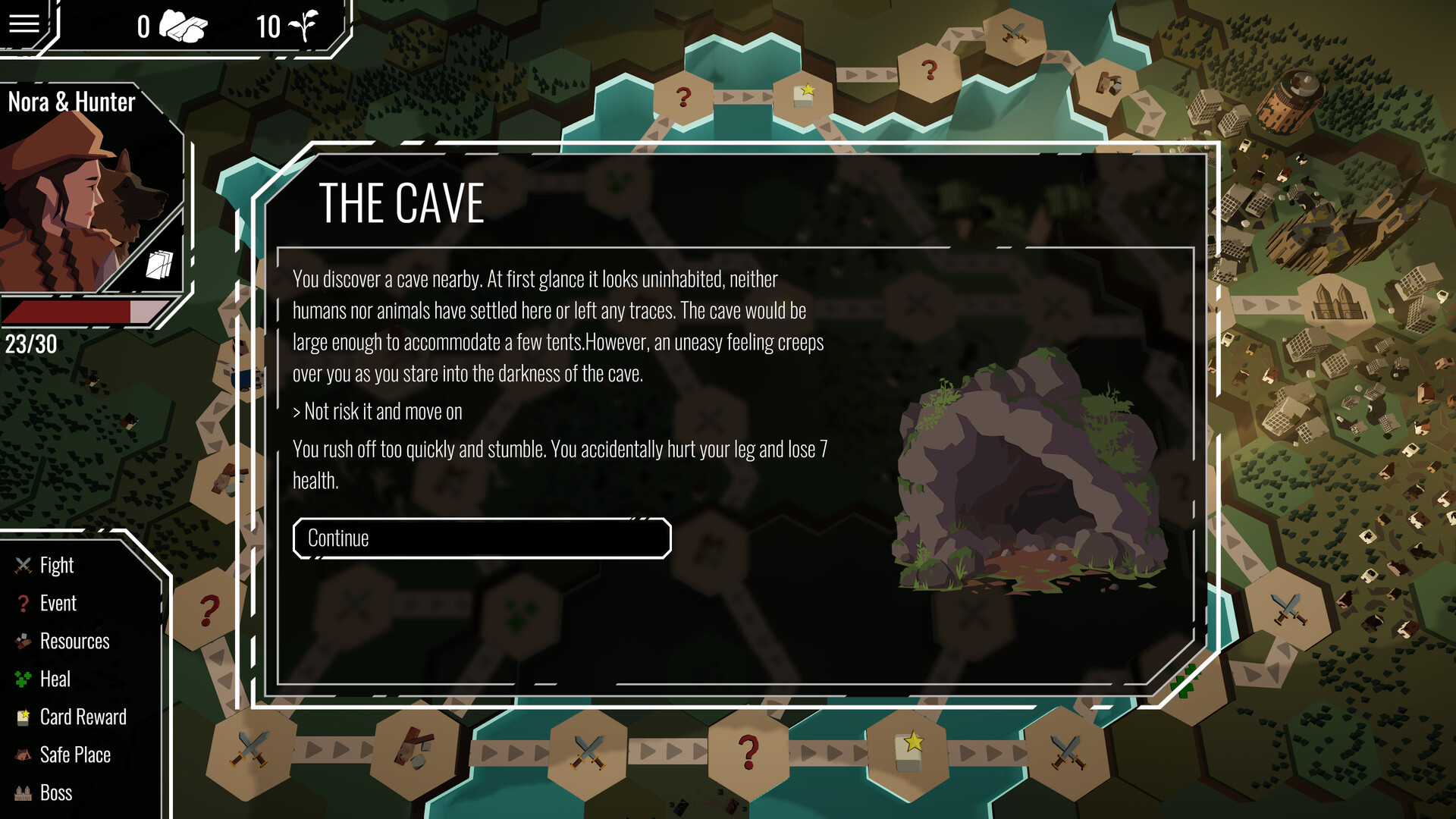The height and width of the screenshot is (819, 1456).
Task: Click the Fight crossed-swords legend icon
Action: pos(22,564)
